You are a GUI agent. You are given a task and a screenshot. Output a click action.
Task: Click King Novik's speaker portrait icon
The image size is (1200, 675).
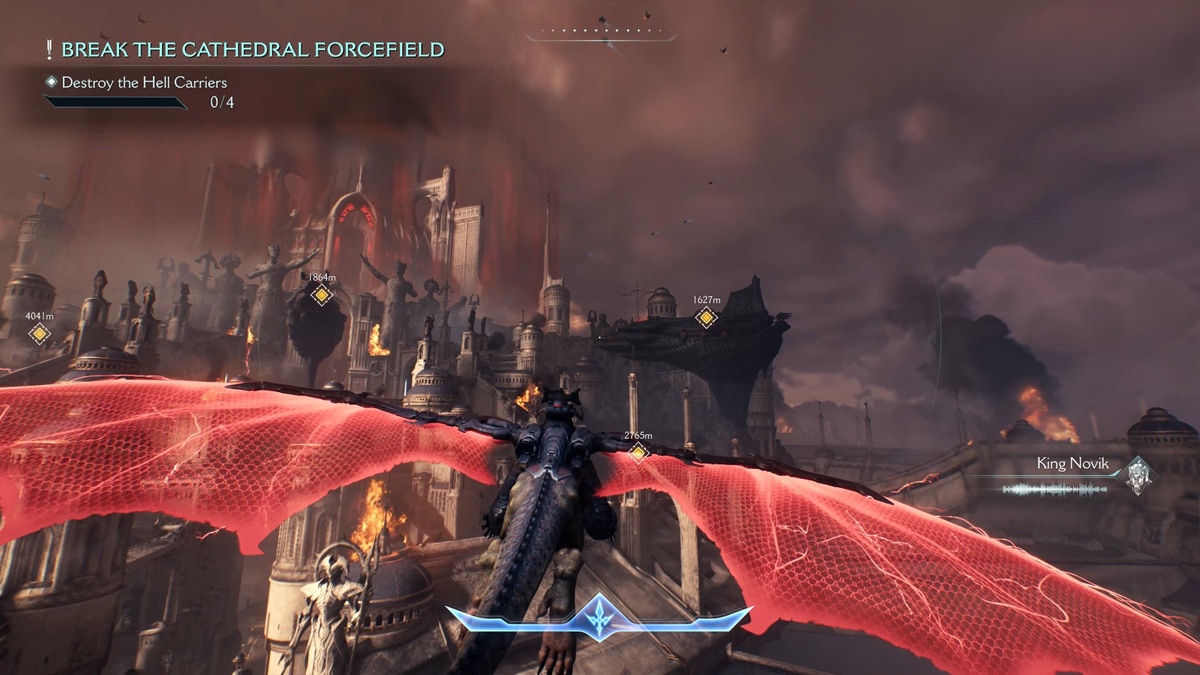tap(1137, 475)
